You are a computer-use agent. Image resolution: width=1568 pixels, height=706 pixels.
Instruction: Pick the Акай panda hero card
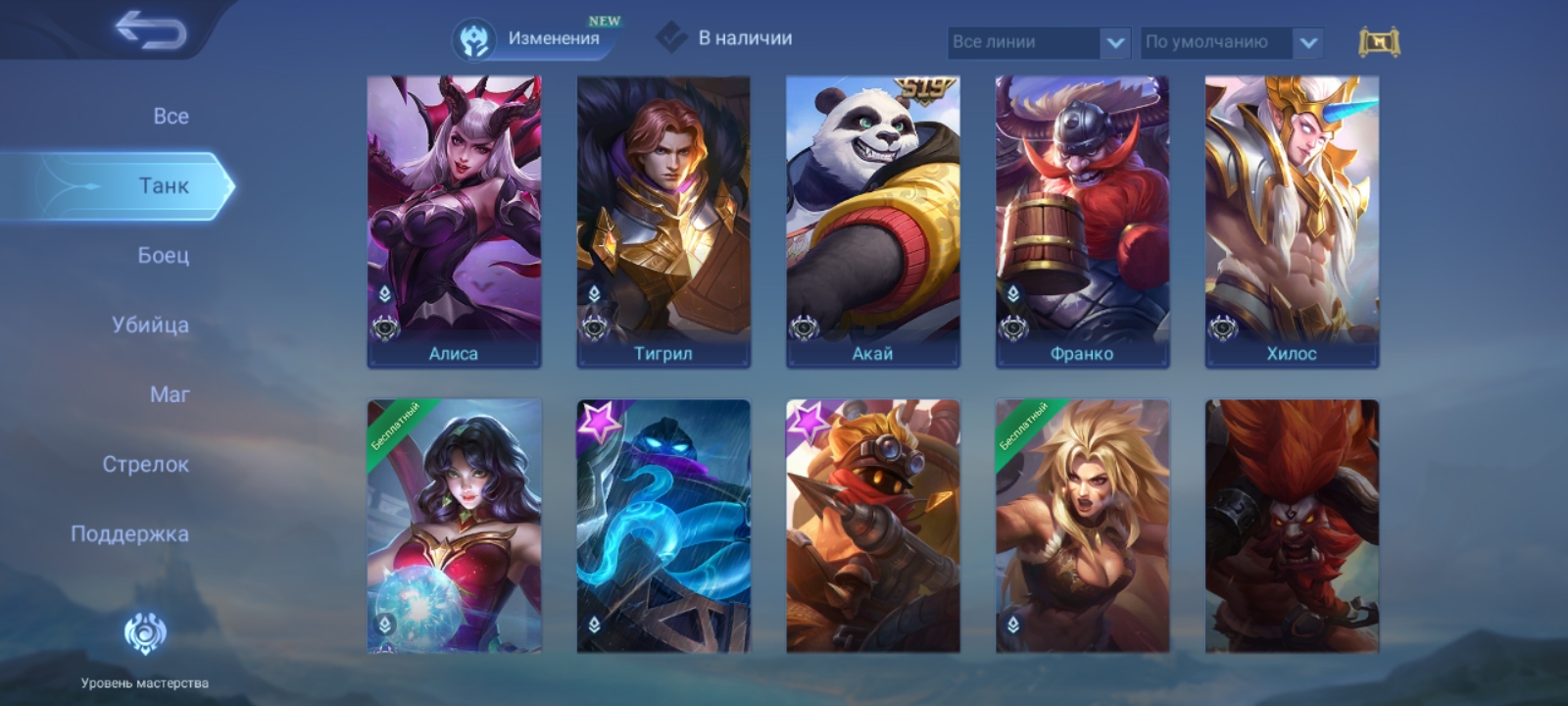pos(872,222)
